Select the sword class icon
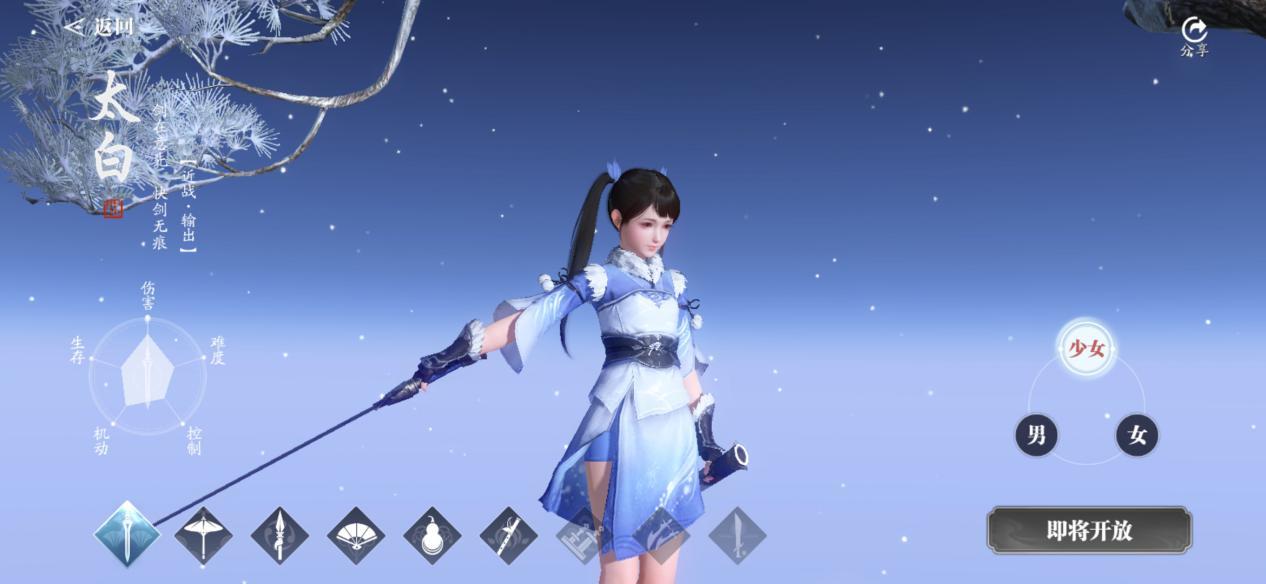Image resolution: width=1266 pixels, height=584 pixels. coord(127,535)
